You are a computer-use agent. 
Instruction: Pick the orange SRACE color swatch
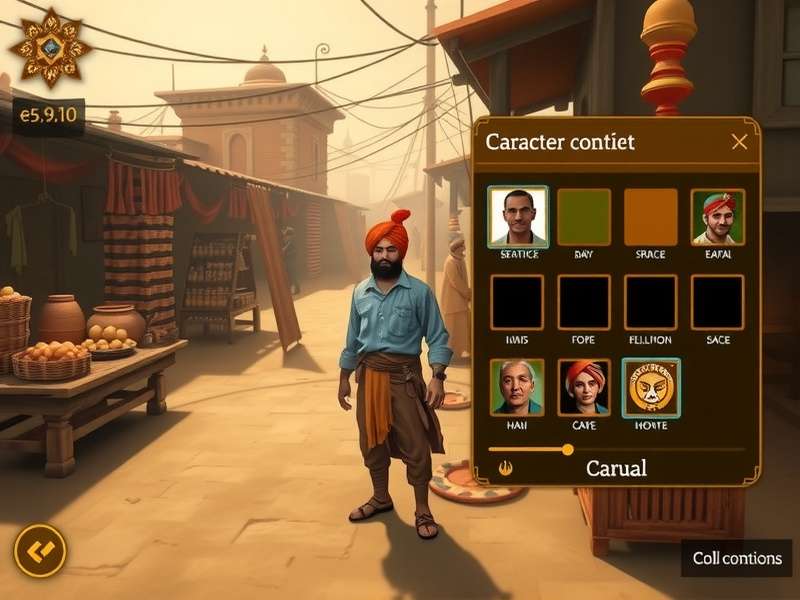651,216
